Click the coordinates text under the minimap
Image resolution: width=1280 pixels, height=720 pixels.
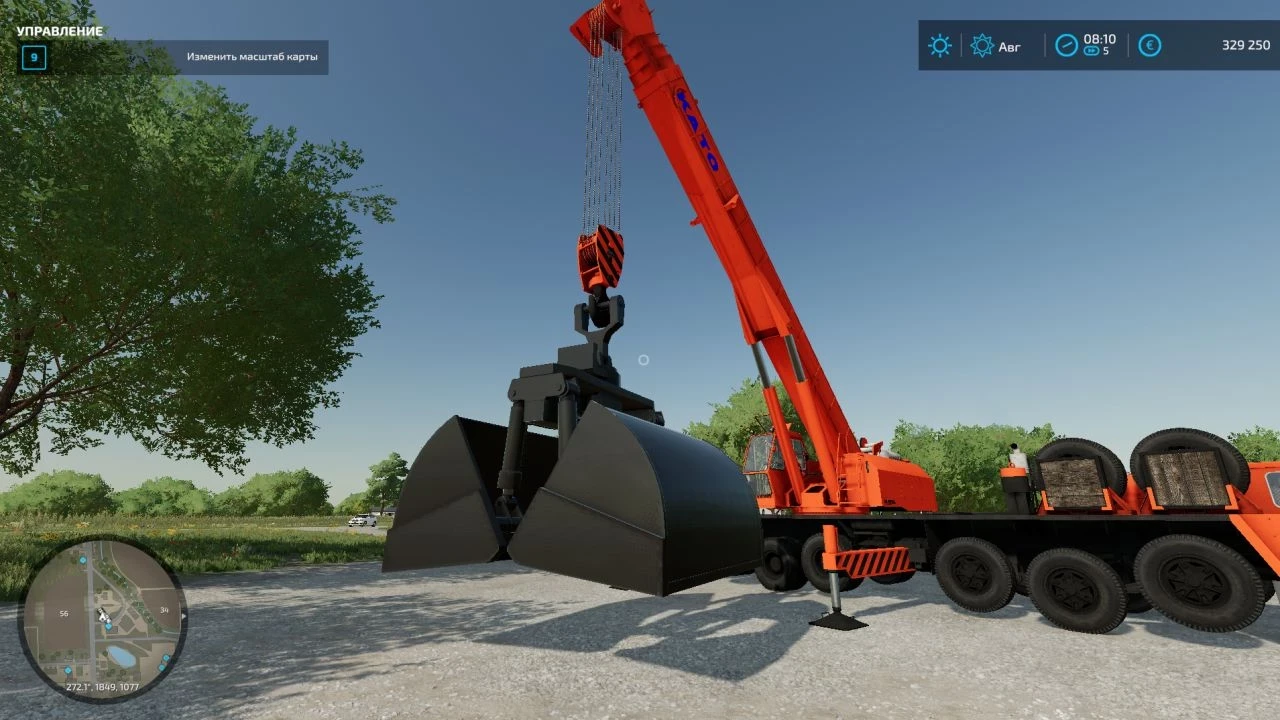pyautogui.click(x=104, y=686)
